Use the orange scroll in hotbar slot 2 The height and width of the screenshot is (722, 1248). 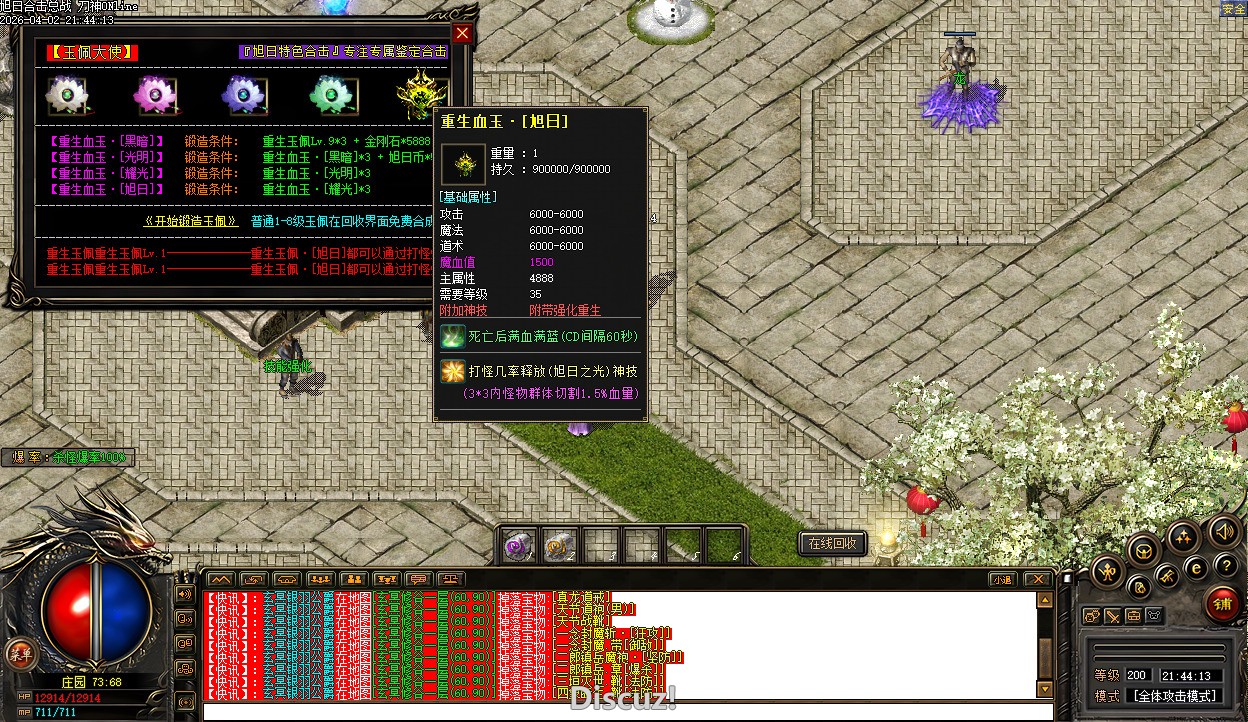pos(559,546)
